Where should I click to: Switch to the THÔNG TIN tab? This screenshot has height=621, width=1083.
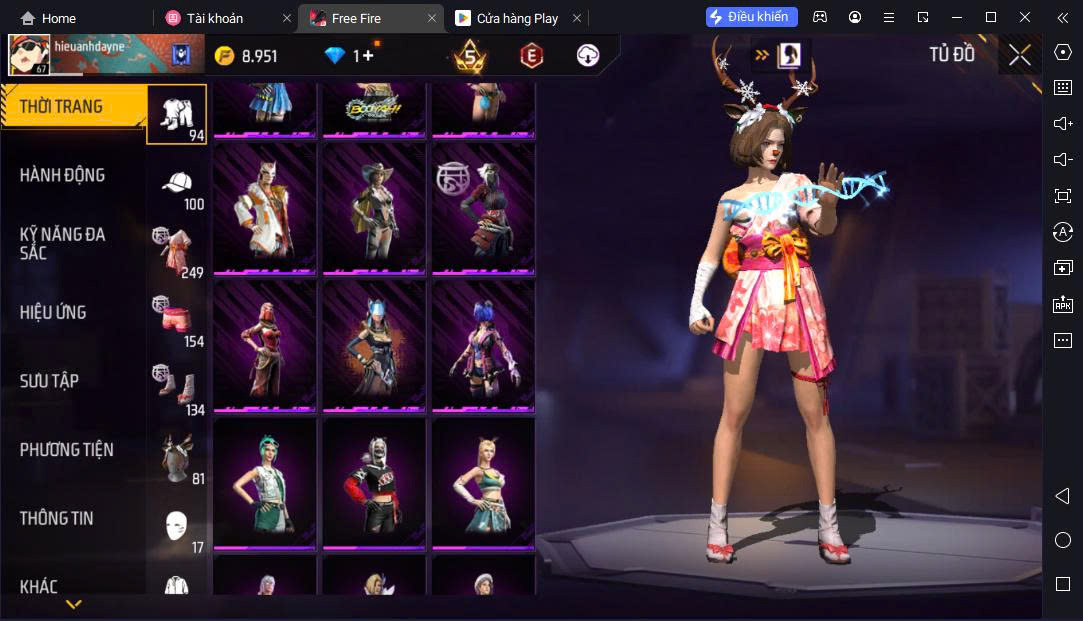(x=56, y=518)
